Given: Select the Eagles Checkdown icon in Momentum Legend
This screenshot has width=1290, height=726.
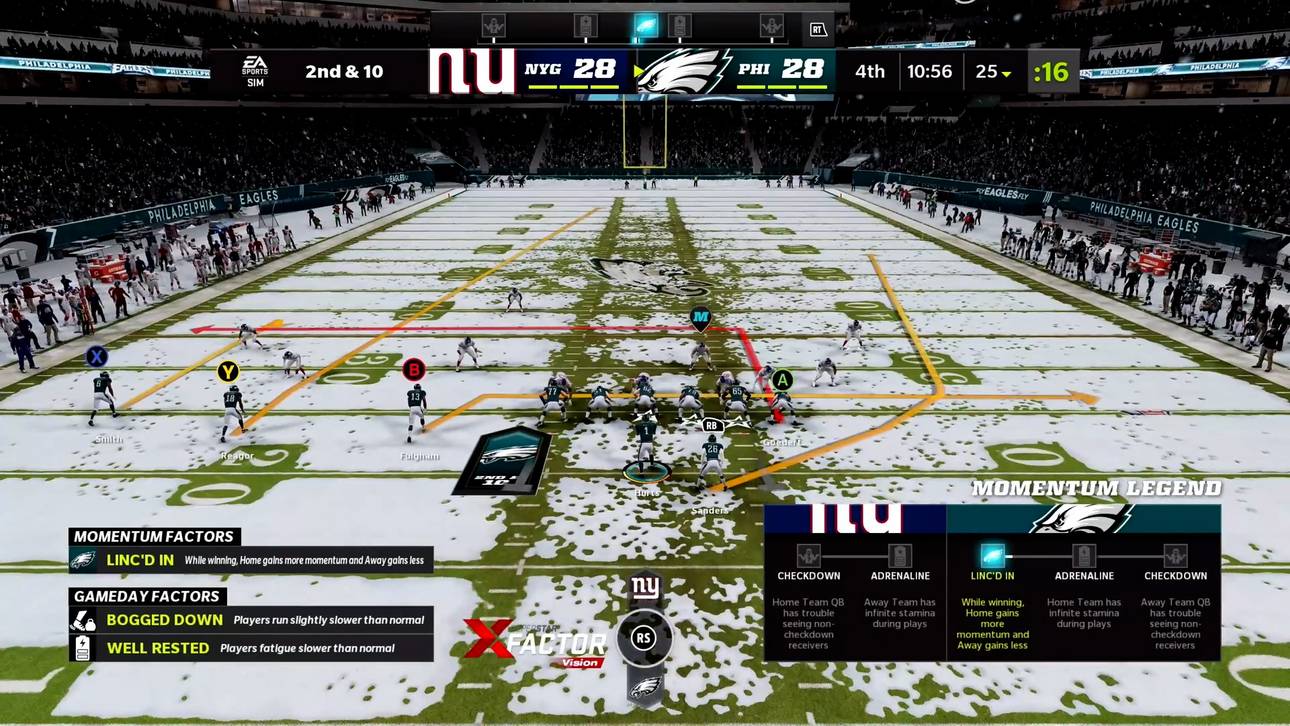Looking at the screenshot, I should point(1175,556).
